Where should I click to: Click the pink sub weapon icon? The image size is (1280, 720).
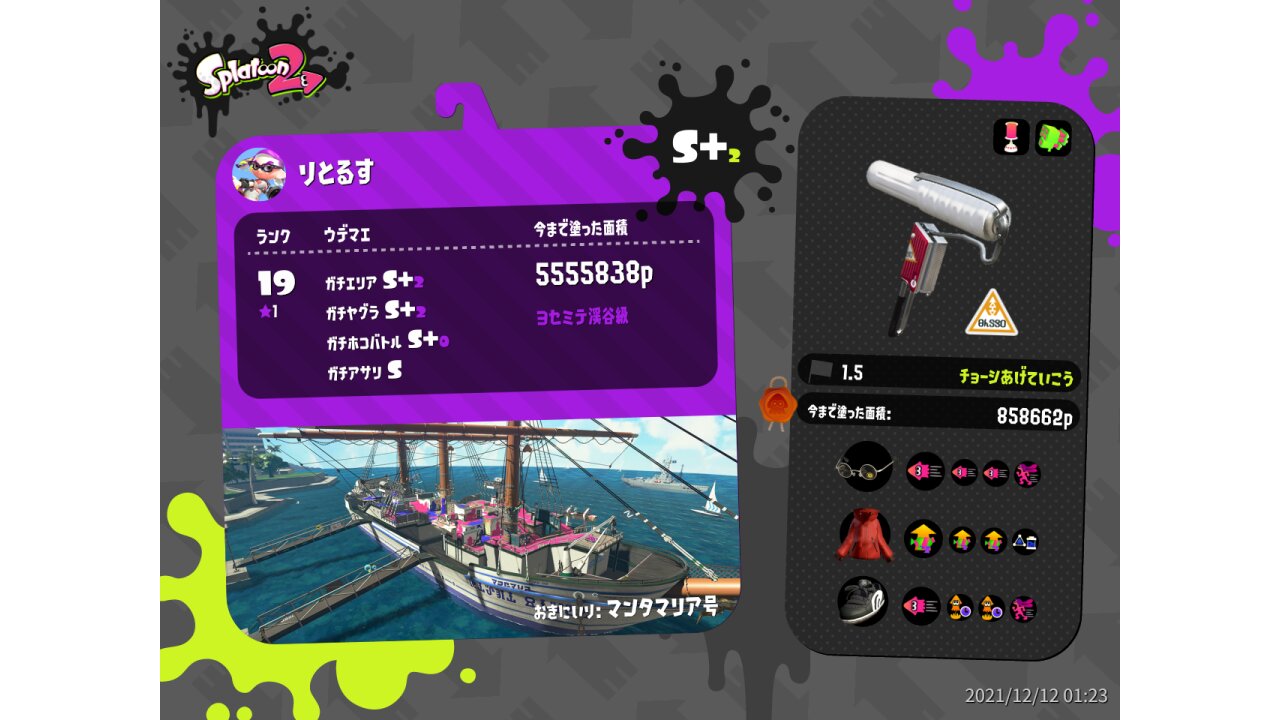pos(1011,138)
